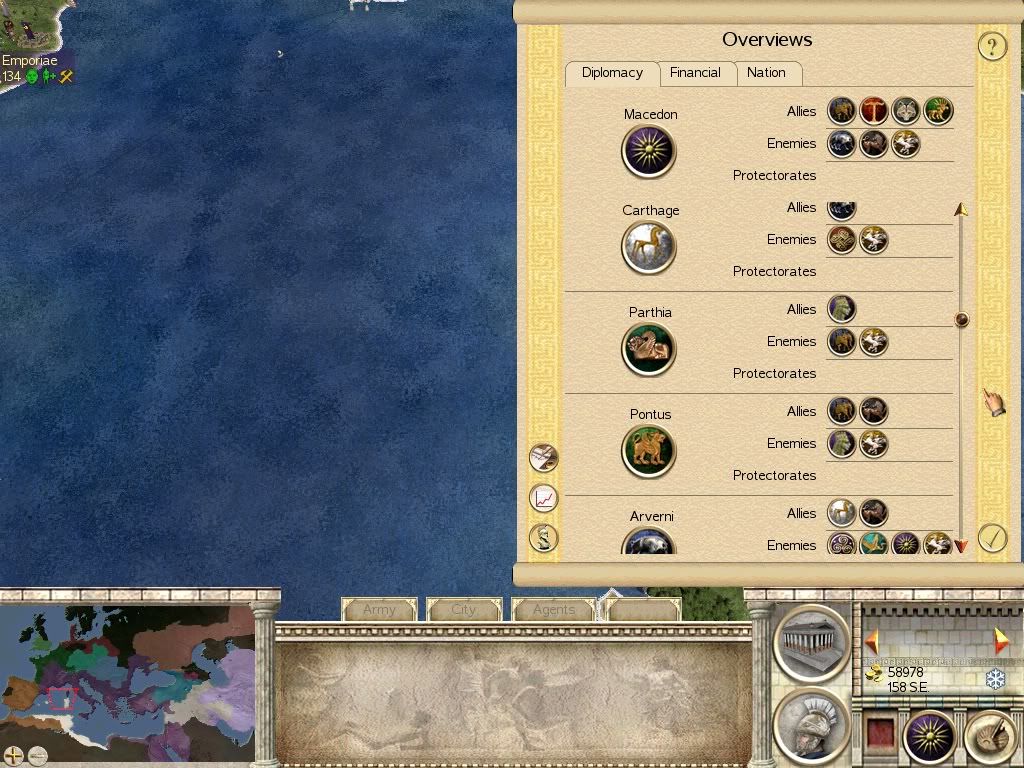Click the Macedon faction emblem
This screenshot has height=768, width=1024.
649,152
